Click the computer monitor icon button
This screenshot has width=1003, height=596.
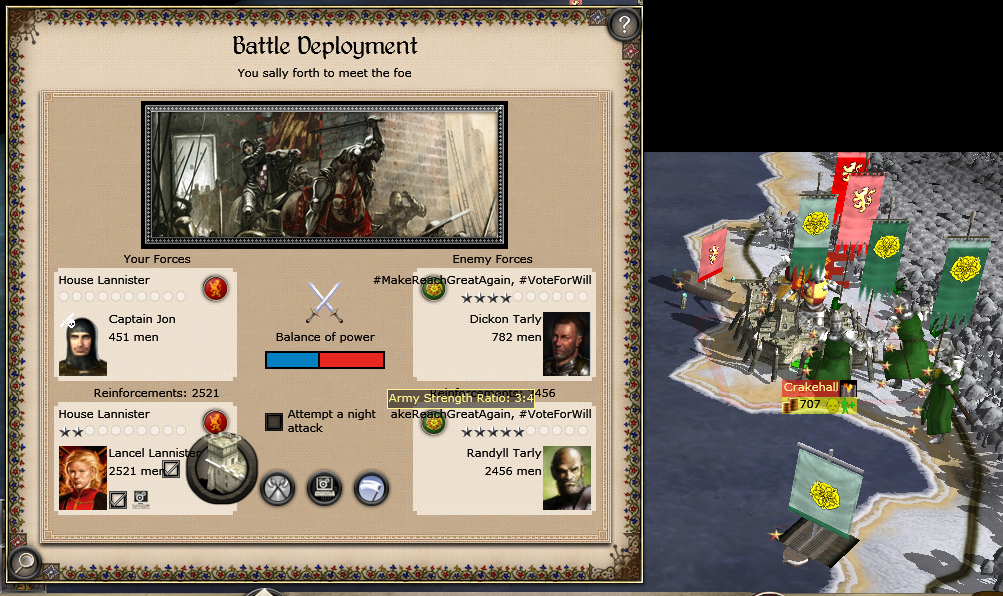pyautogui.click(x=324, y=489)
